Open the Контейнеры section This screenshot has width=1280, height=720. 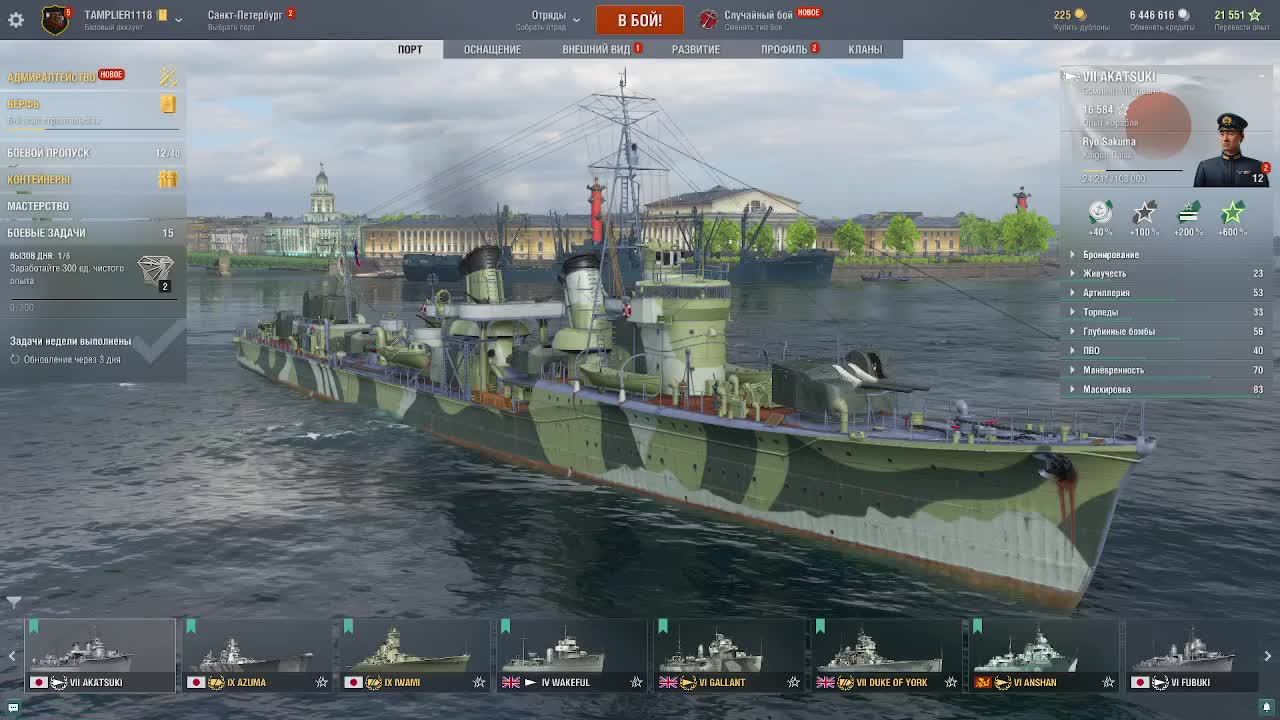coord(39,180)
